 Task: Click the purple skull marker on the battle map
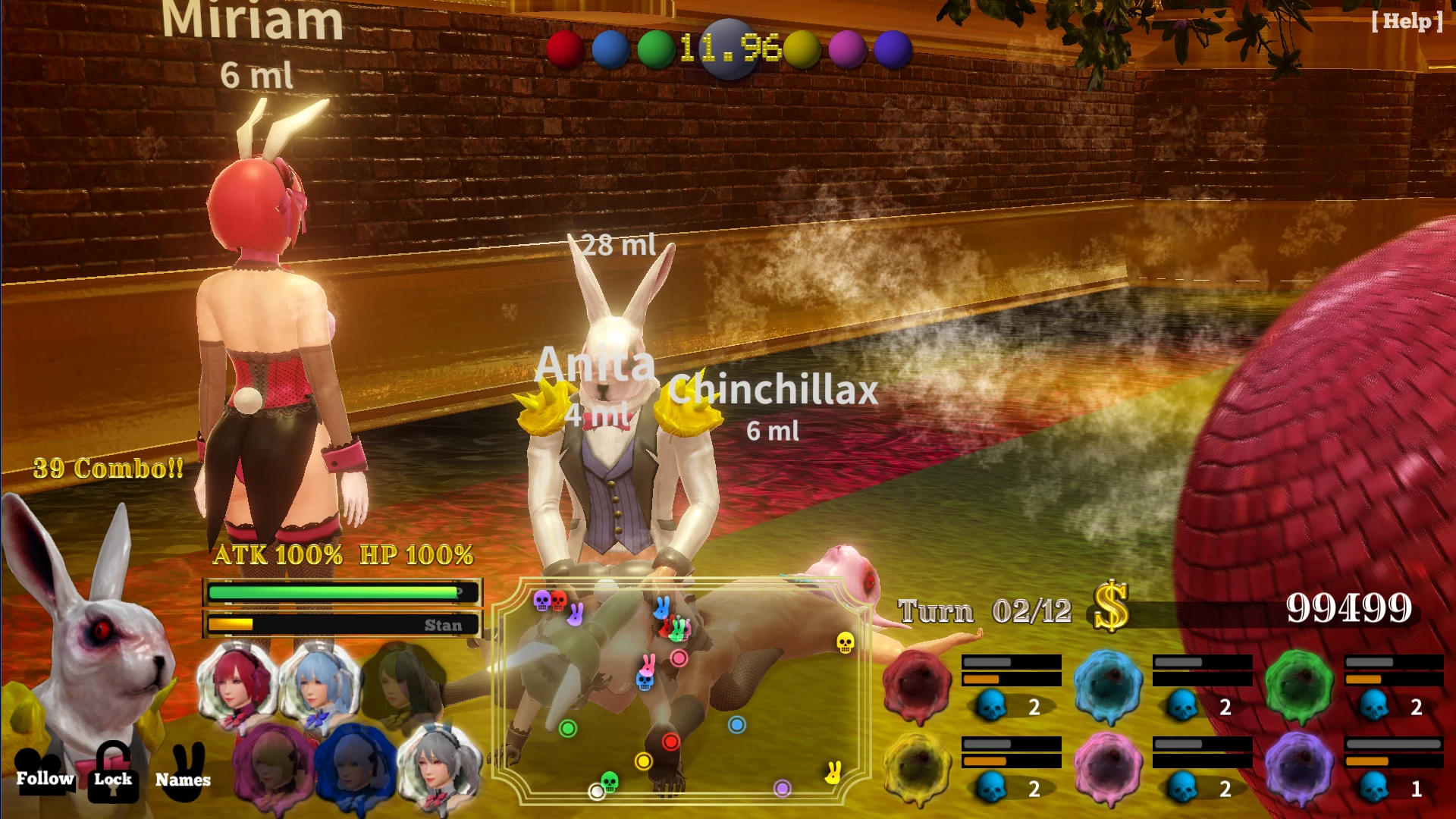[541, 601]
